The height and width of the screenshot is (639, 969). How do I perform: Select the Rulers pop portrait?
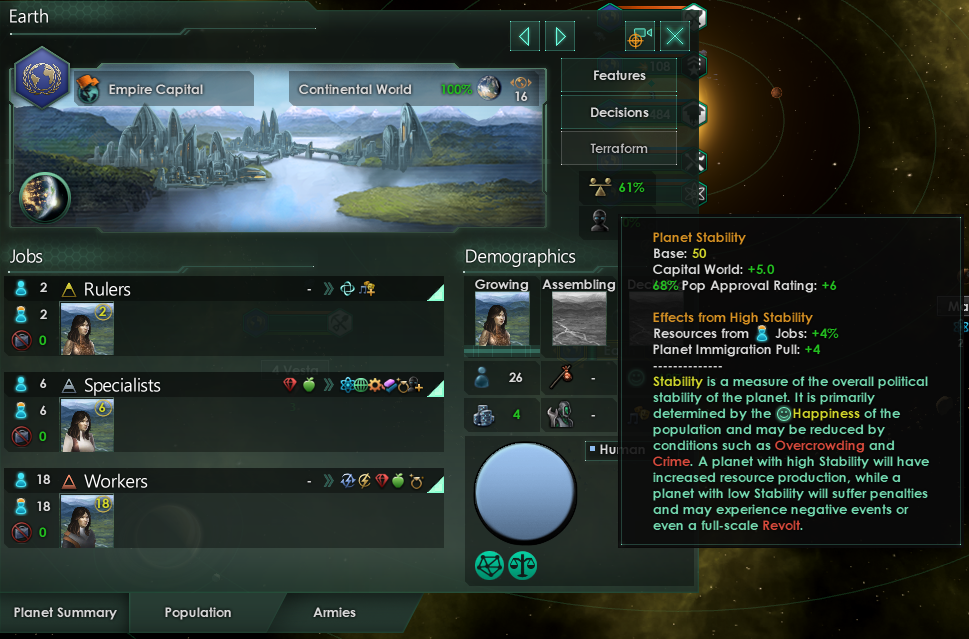[x=87, y=328]
